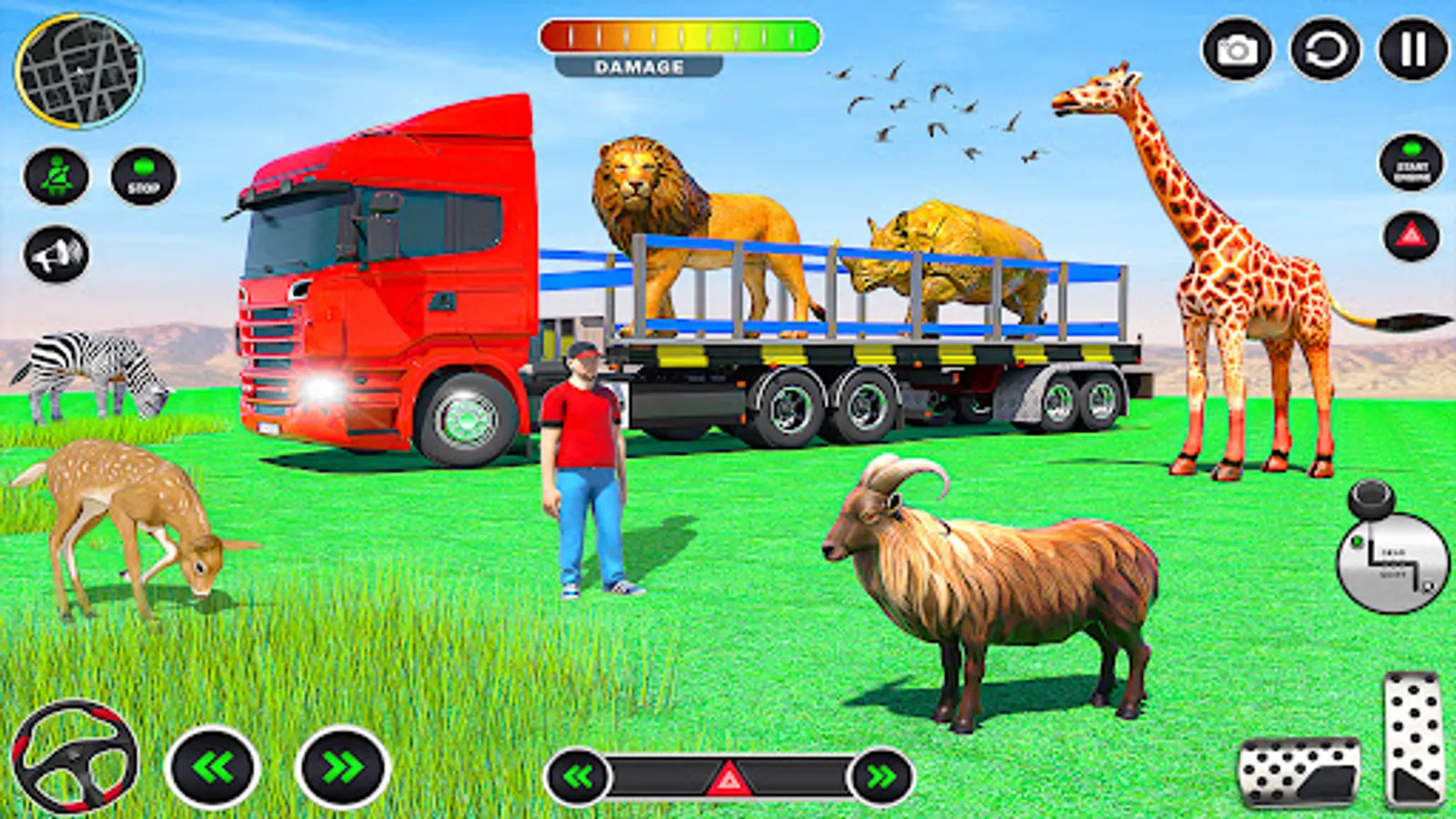Open the minimap in the top-left corner

pos(80,68)
